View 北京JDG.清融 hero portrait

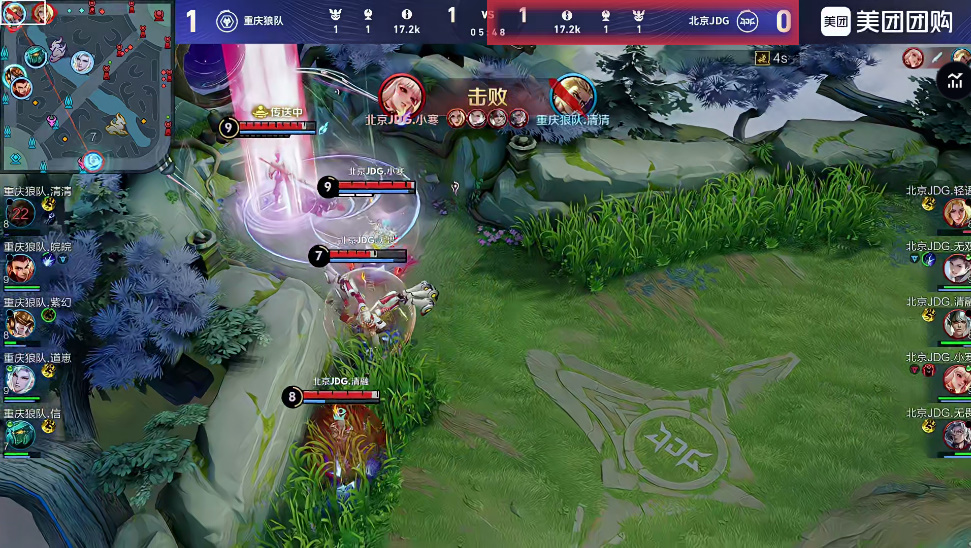pyautogui.click(x=956, y=323)
